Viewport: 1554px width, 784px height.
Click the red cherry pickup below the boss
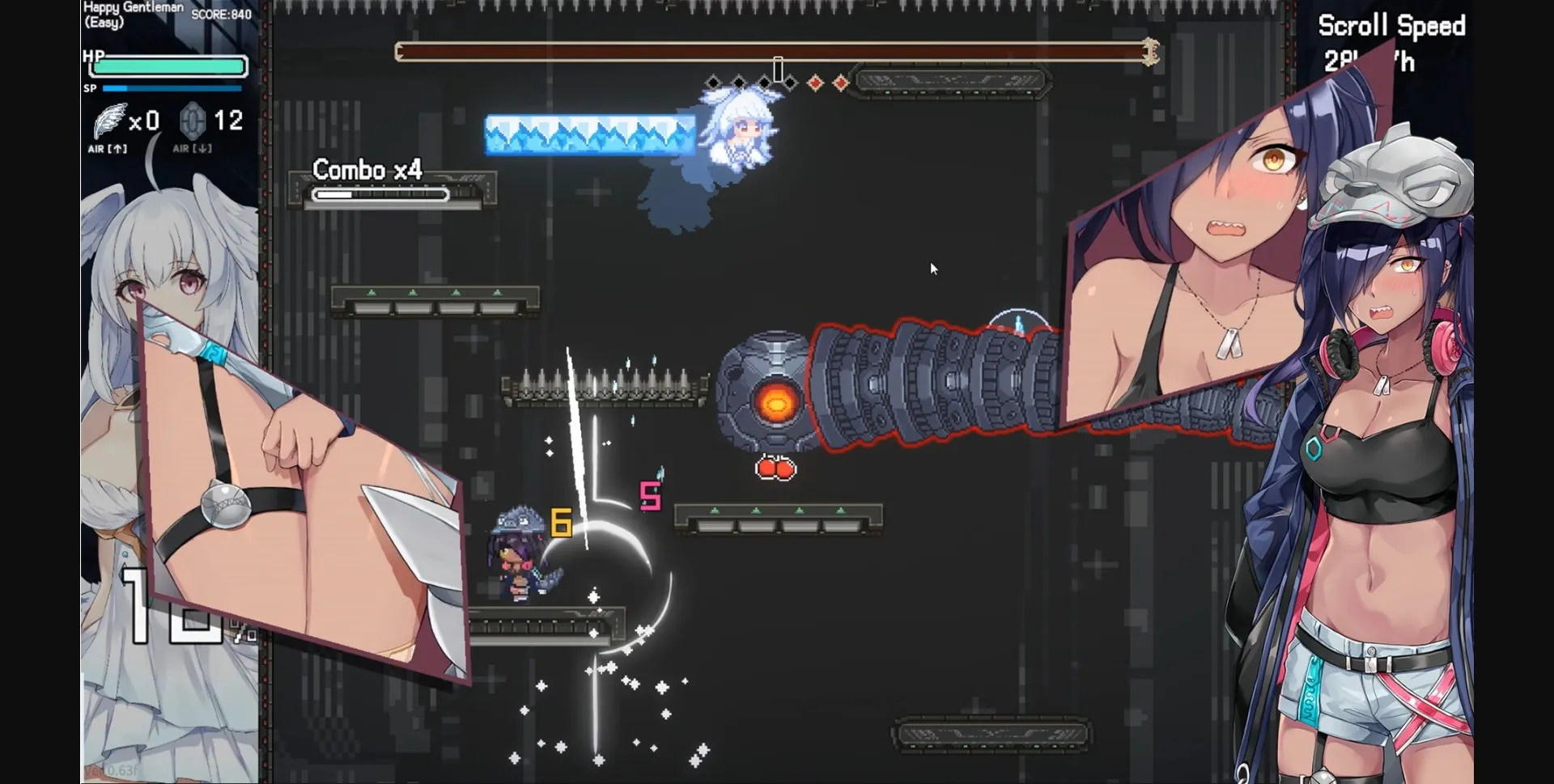[x=775, y=468]
